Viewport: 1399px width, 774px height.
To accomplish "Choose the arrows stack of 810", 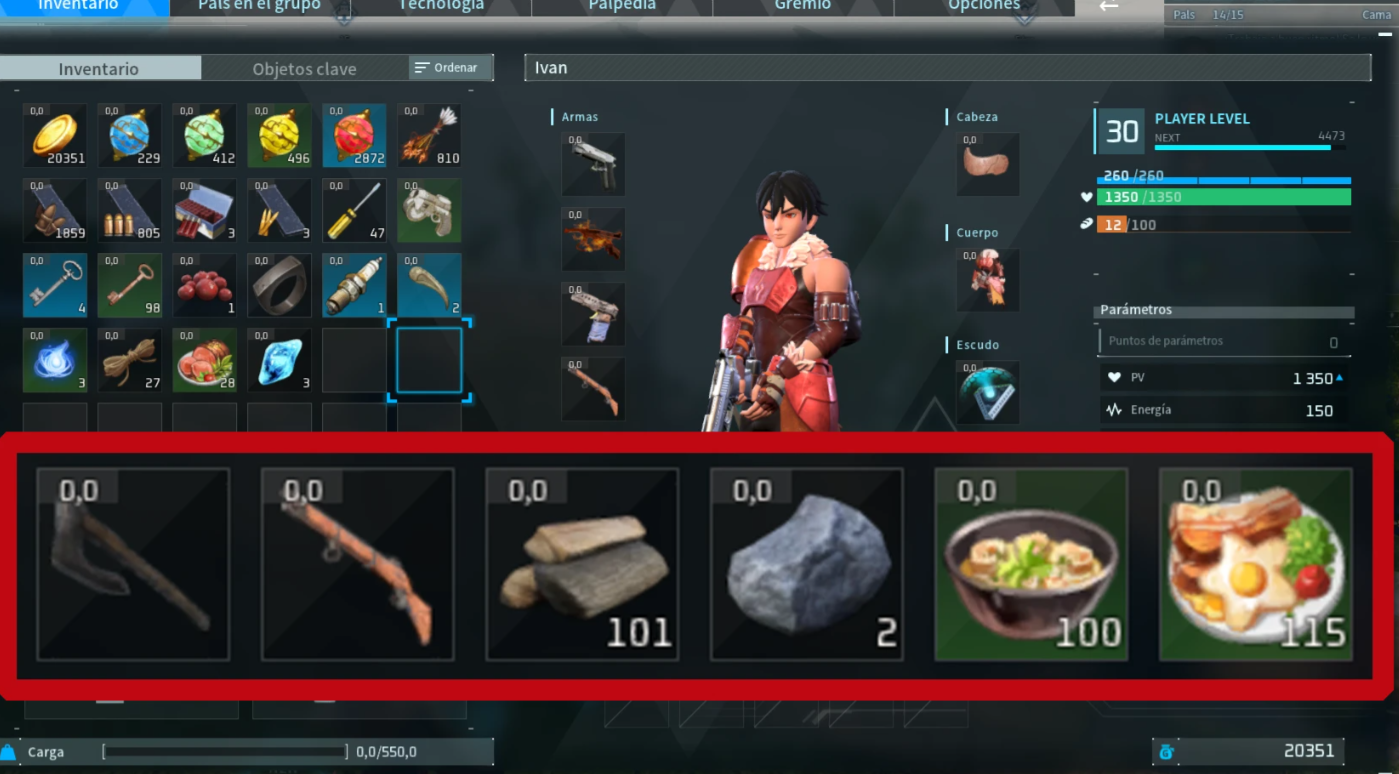I will pyautogui.click(x=429, y=135).
